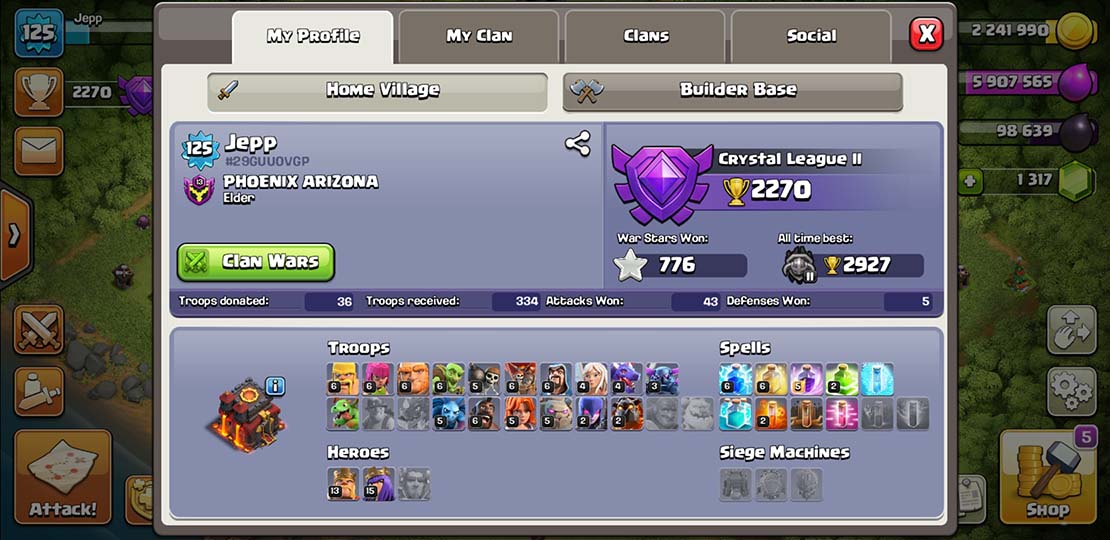
Task: Show Town Hall info
Action: 275,386
